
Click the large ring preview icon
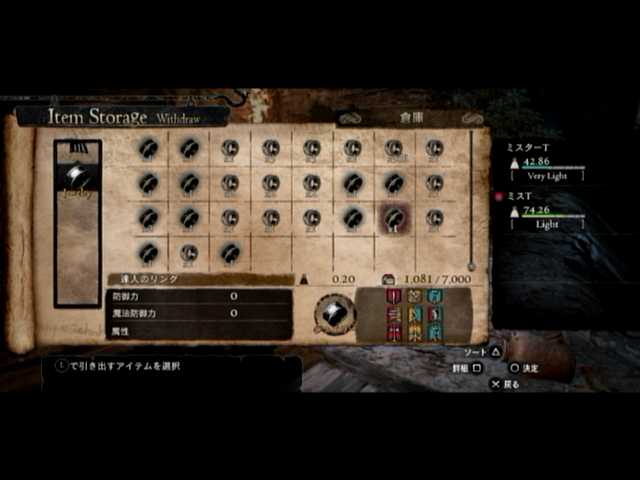(x=334, y=314)
